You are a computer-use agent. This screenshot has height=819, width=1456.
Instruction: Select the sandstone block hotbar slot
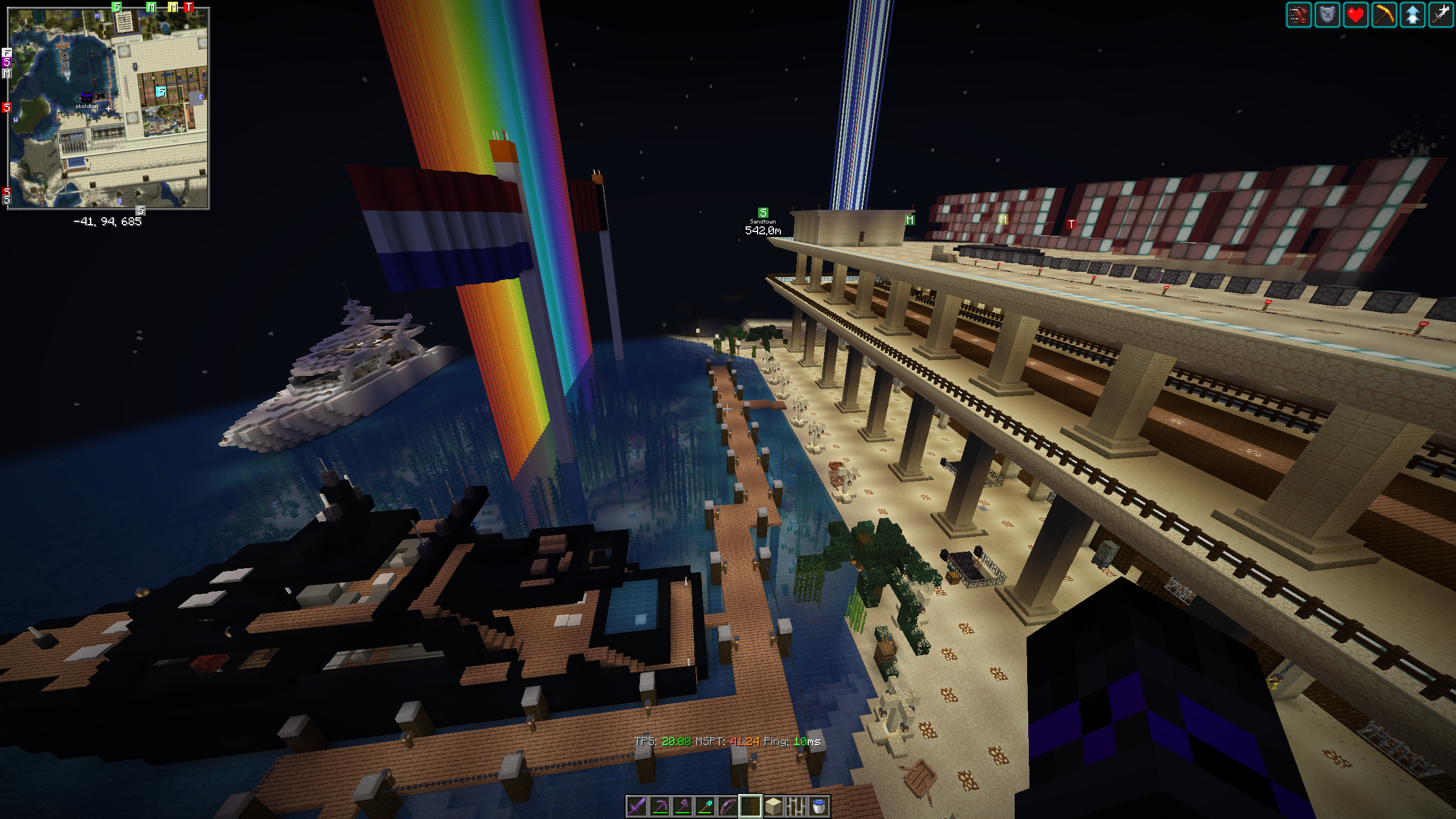coord(773,806)
